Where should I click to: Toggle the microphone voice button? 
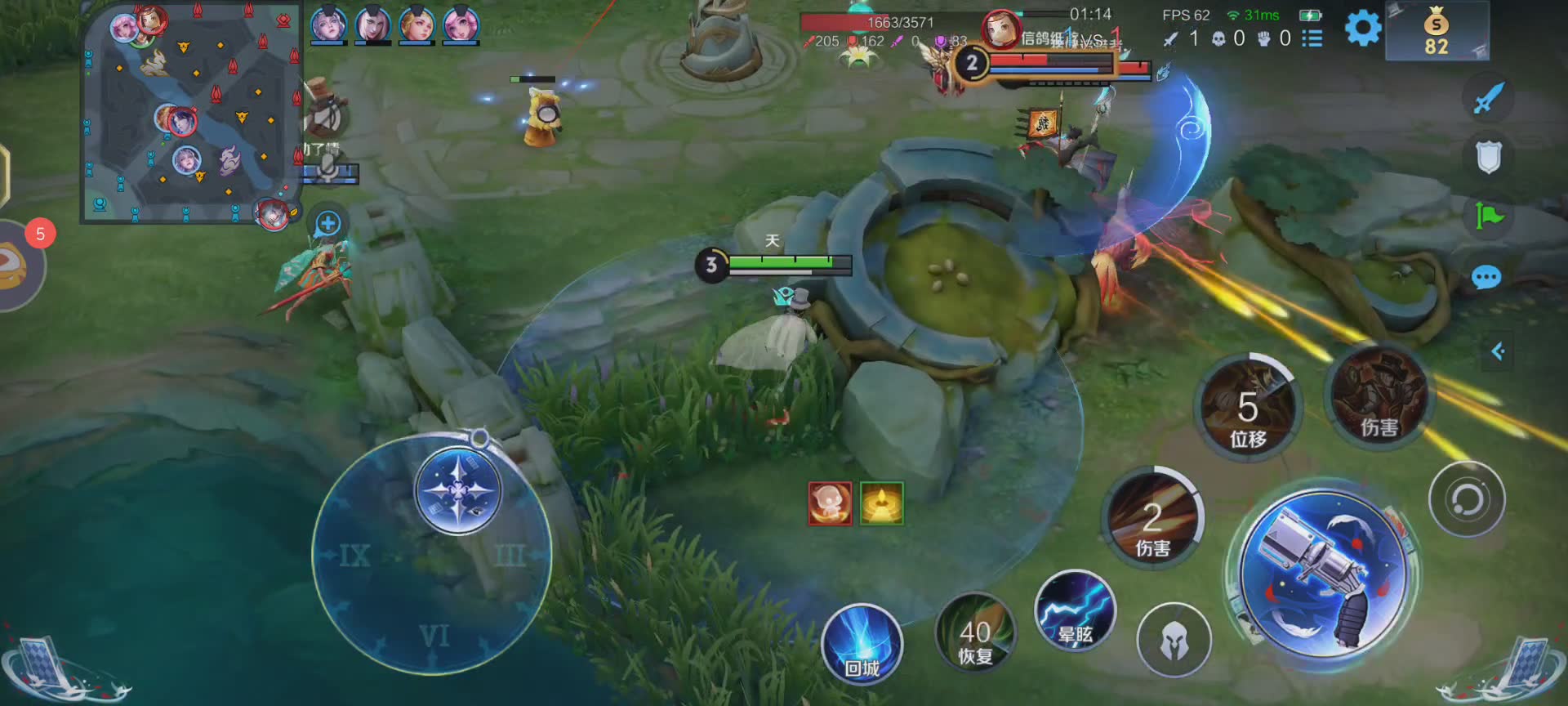pyautogui.click(x=328, y=168)
